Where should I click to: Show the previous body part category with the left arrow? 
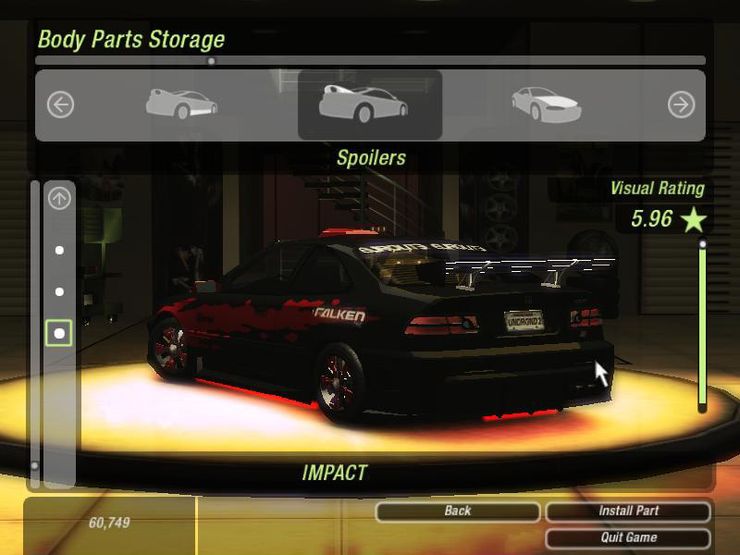(x=61, y=104)
